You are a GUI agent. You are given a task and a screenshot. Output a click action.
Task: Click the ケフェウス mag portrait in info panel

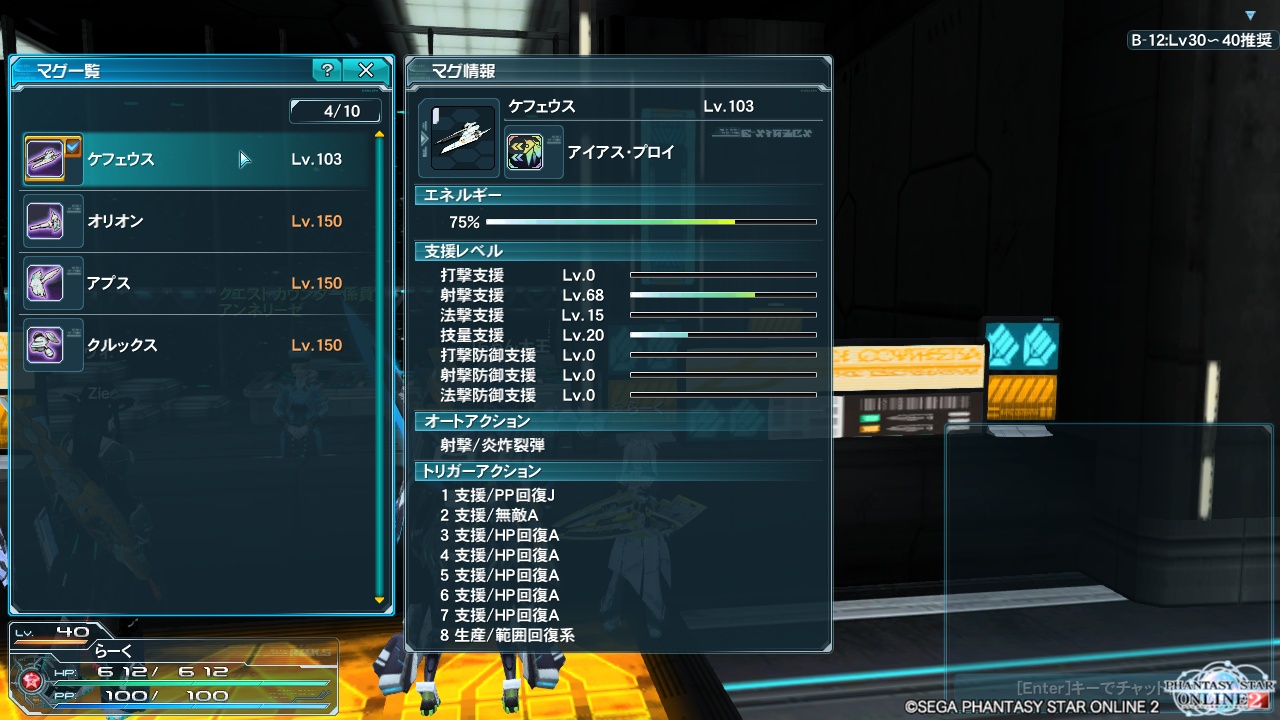click(x=463, y=137)
